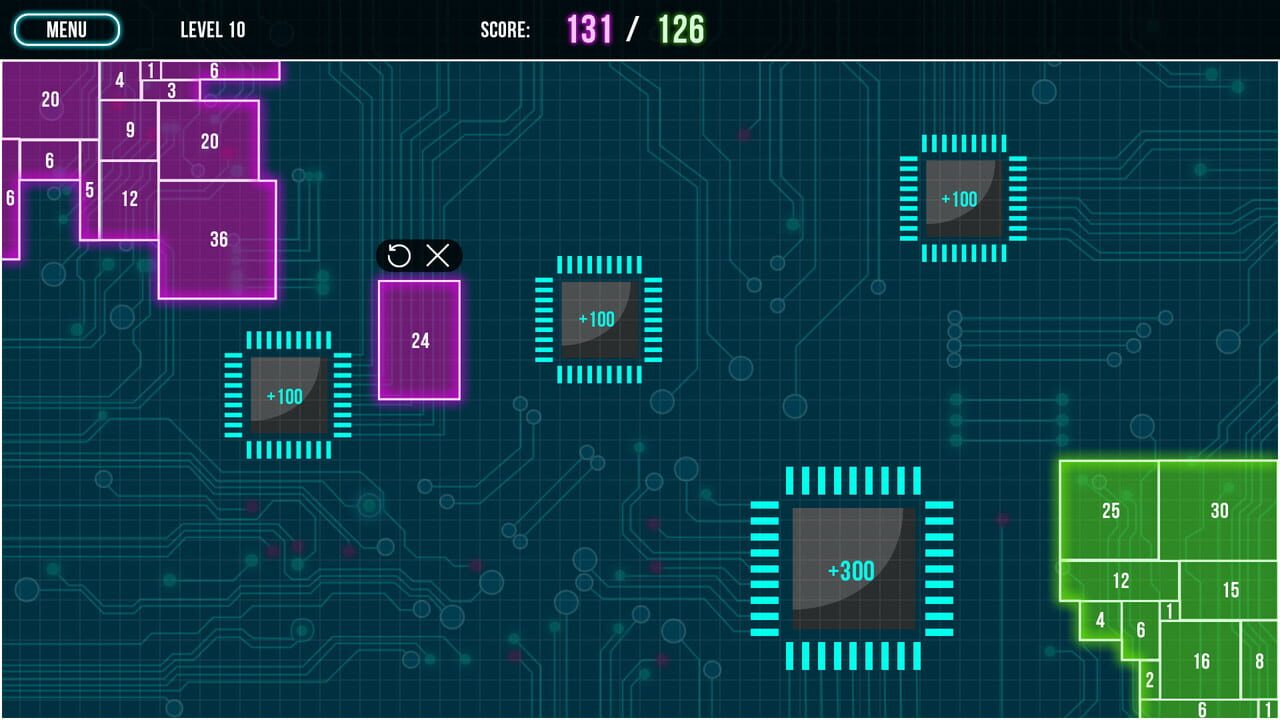Image resolution: width=1280 pixels, height=720 pixels.
Task: Click the green 12 block
Action: [1122, 581]
